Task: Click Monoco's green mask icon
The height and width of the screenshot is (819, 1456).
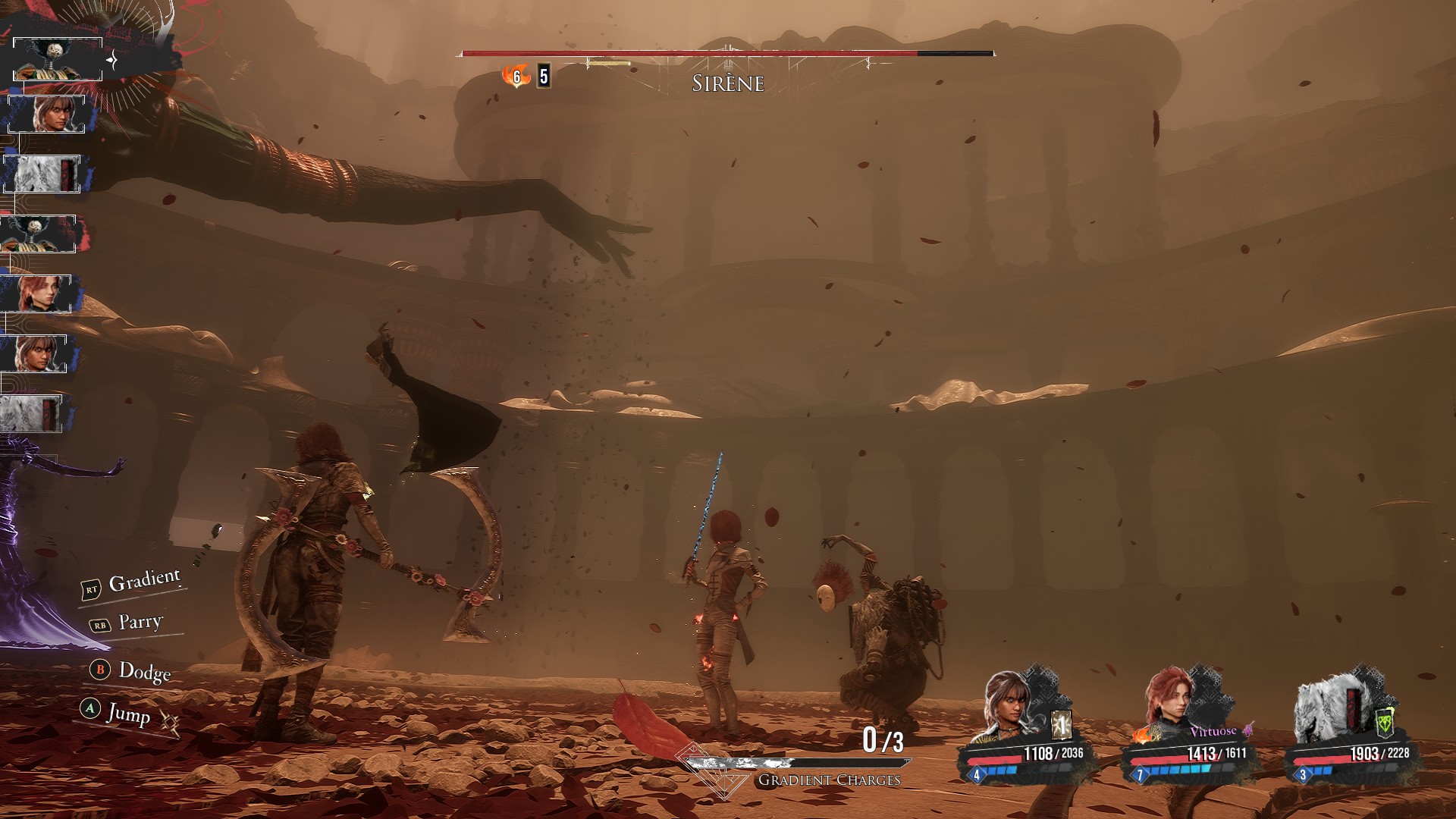Action: (x=1385, y=723)
